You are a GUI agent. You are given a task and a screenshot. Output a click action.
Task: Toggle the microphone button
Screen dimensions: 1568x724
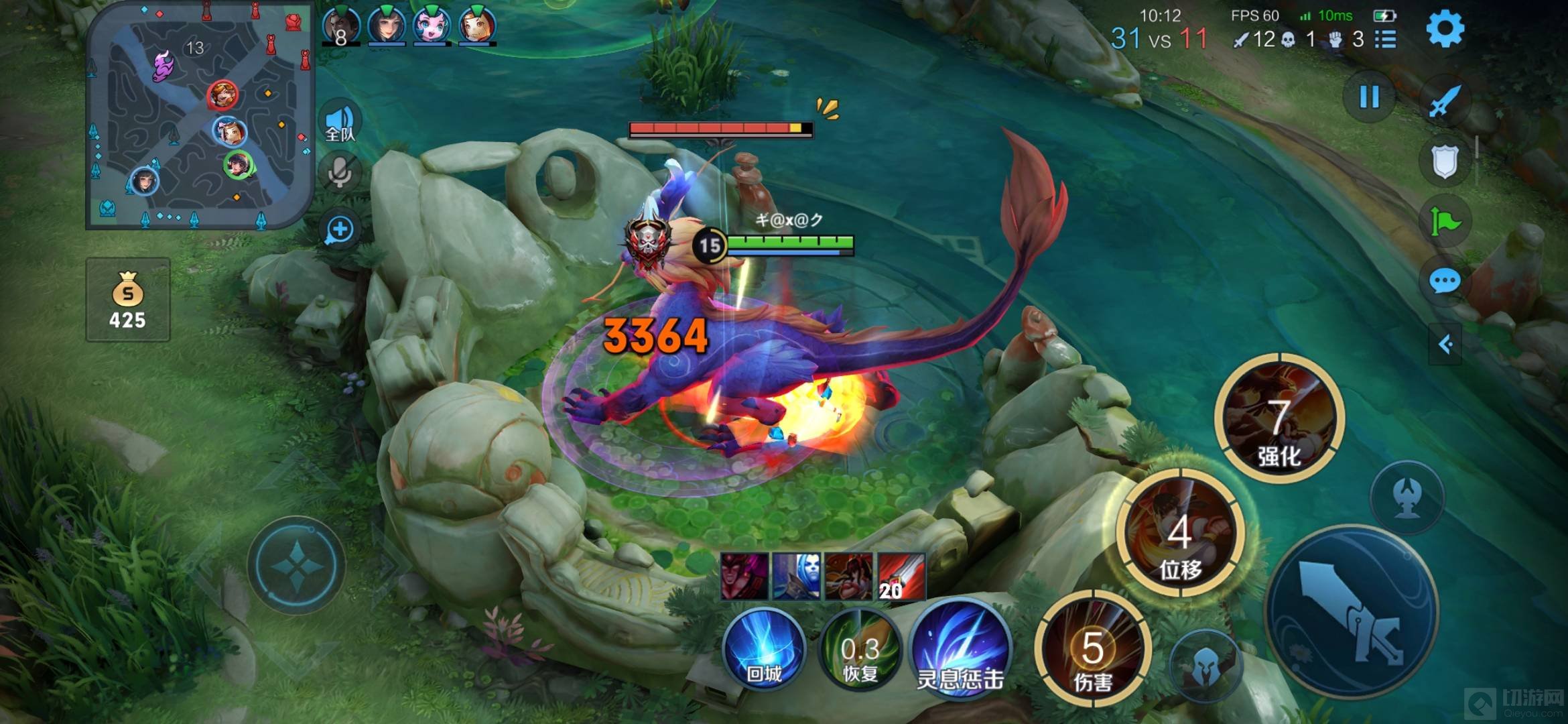340,173
